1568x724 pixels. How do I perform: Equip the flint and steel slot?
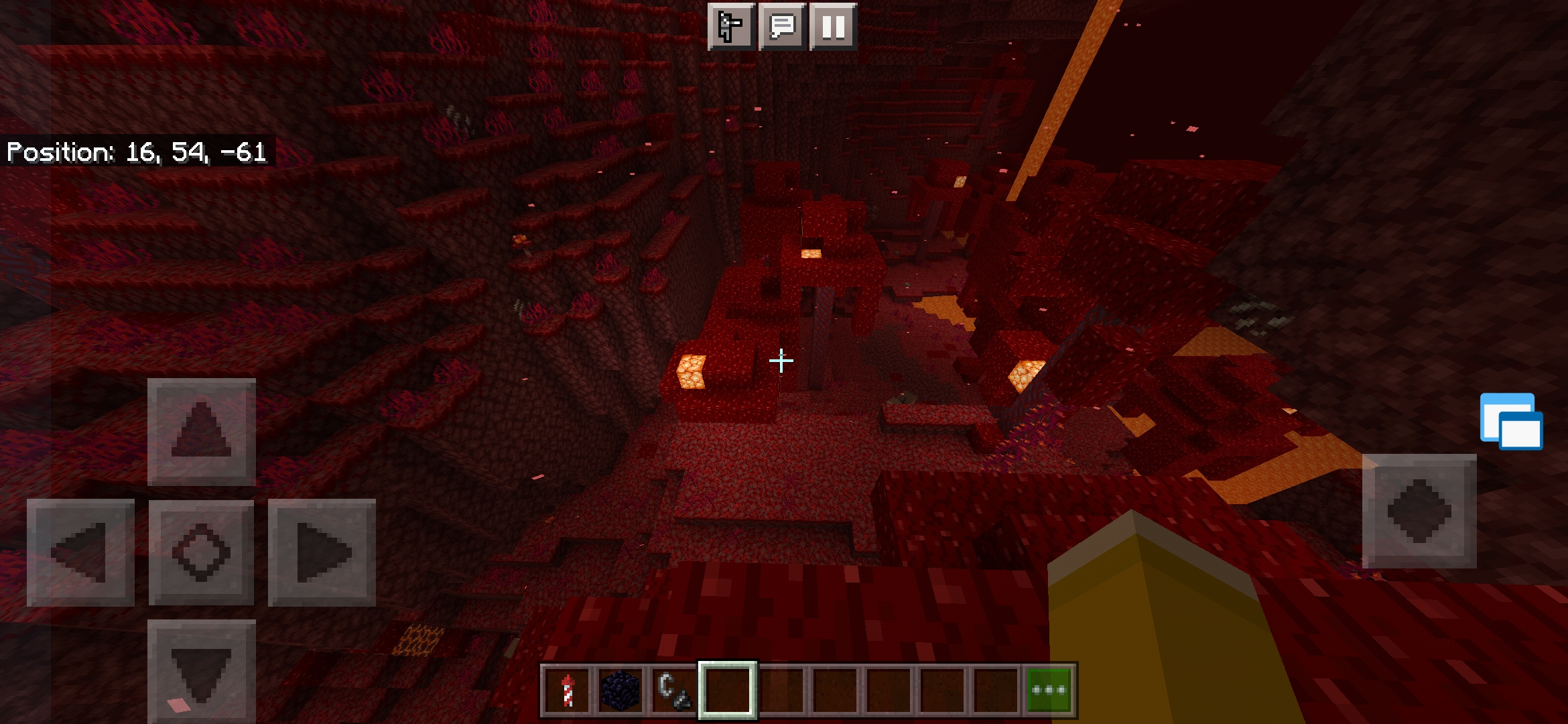point(673,690)
